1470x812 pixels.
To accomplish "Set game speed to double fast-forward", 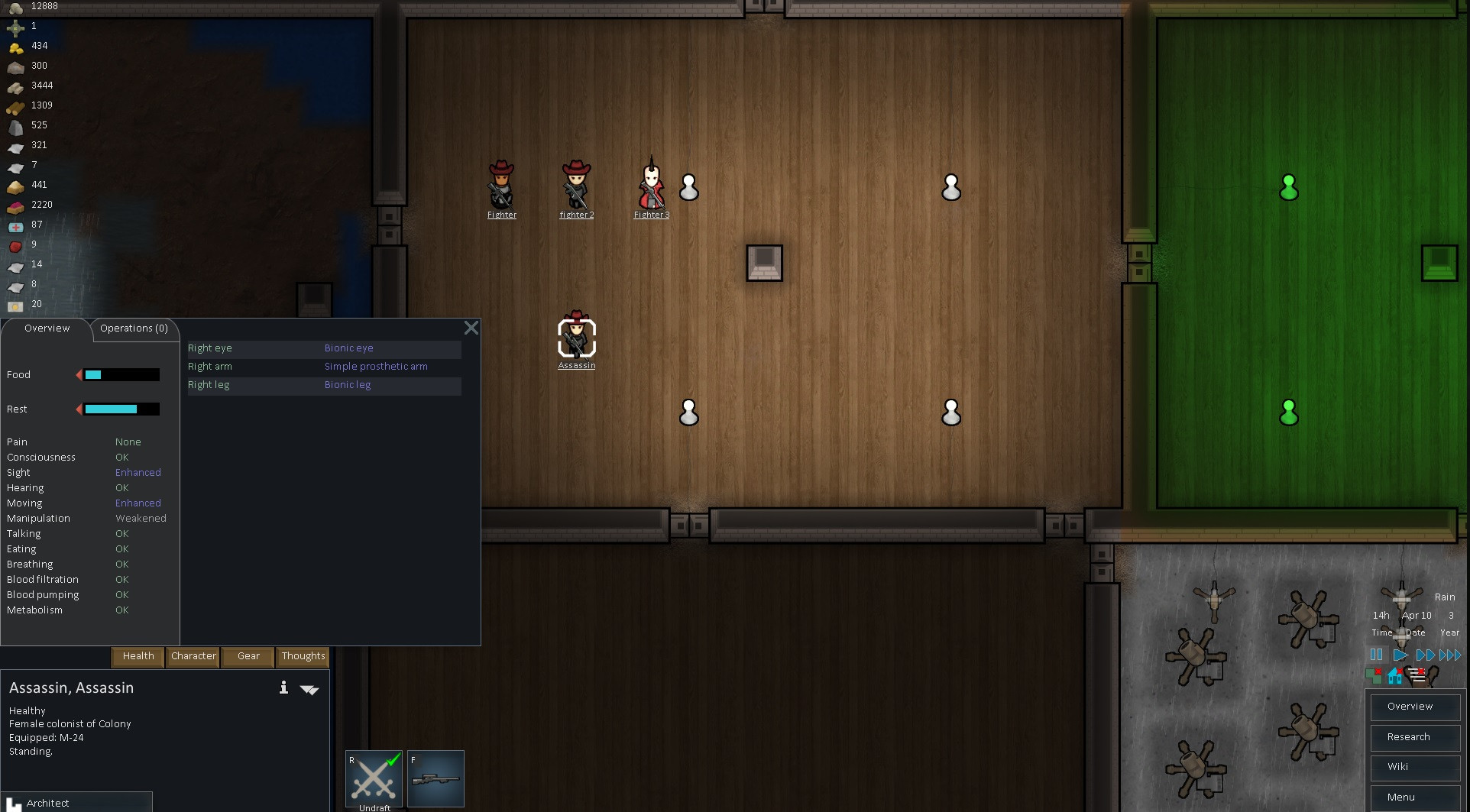I will [x=1425, y=655].
